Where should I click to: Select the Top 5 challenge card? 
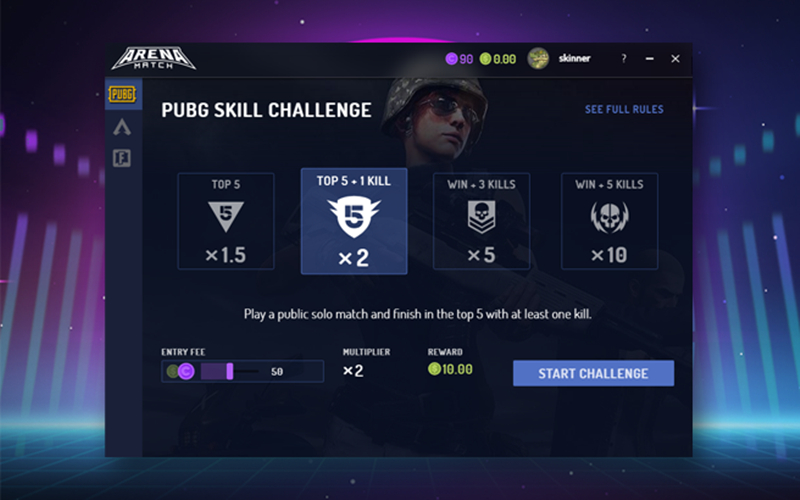225,221
